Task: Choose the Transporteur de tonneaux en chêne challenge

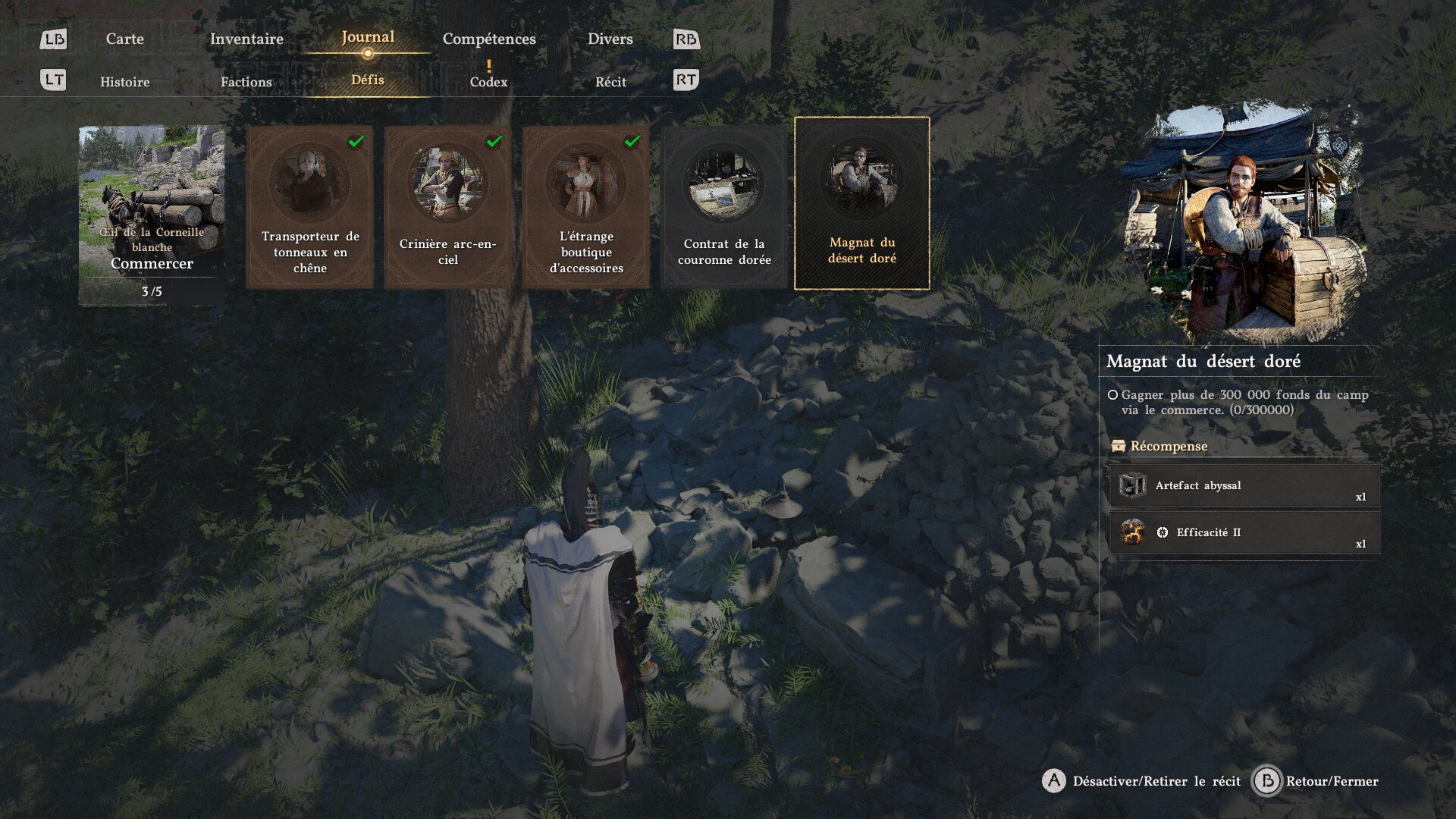Action: click(310, 206)
